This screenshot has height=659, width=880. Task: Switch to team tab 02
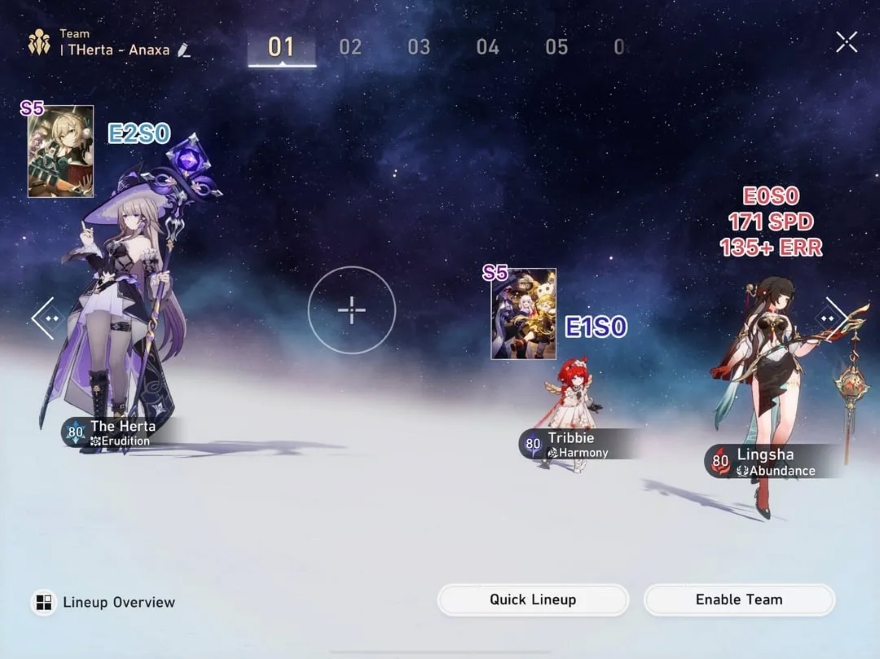point(350,47)
